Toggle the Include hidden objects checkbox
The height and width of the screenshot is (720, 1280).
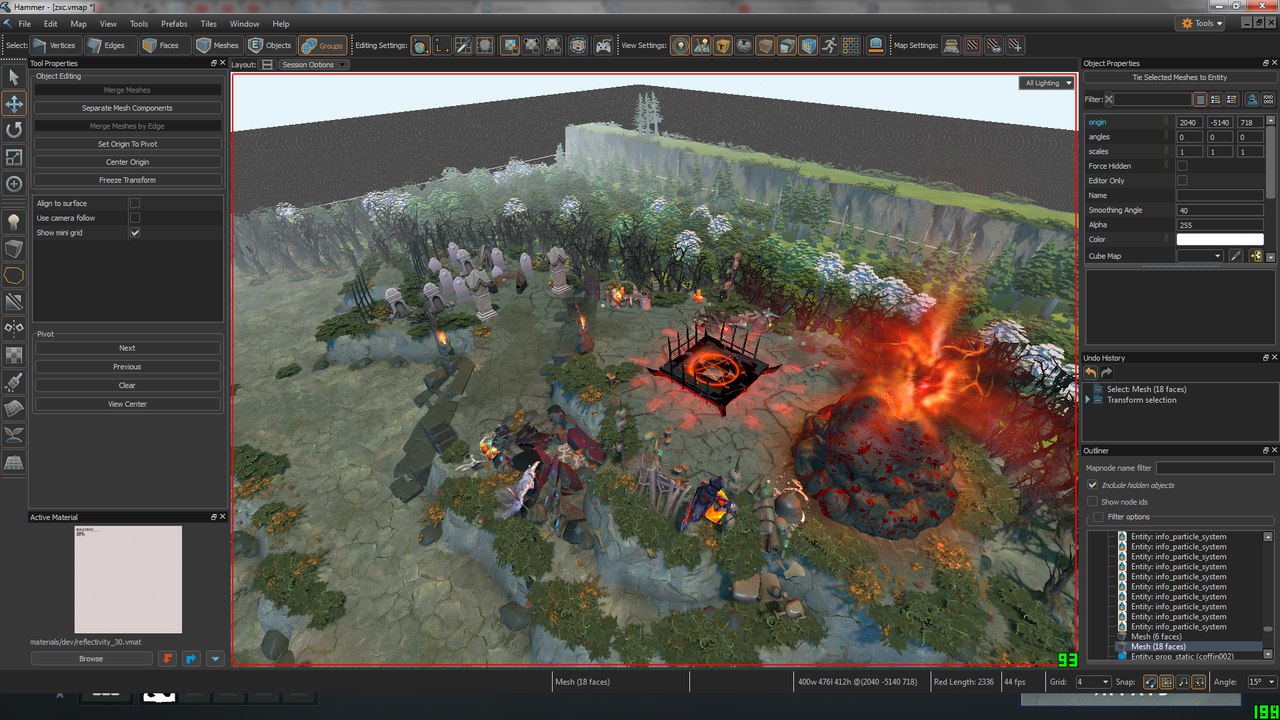click(1093, 485)
